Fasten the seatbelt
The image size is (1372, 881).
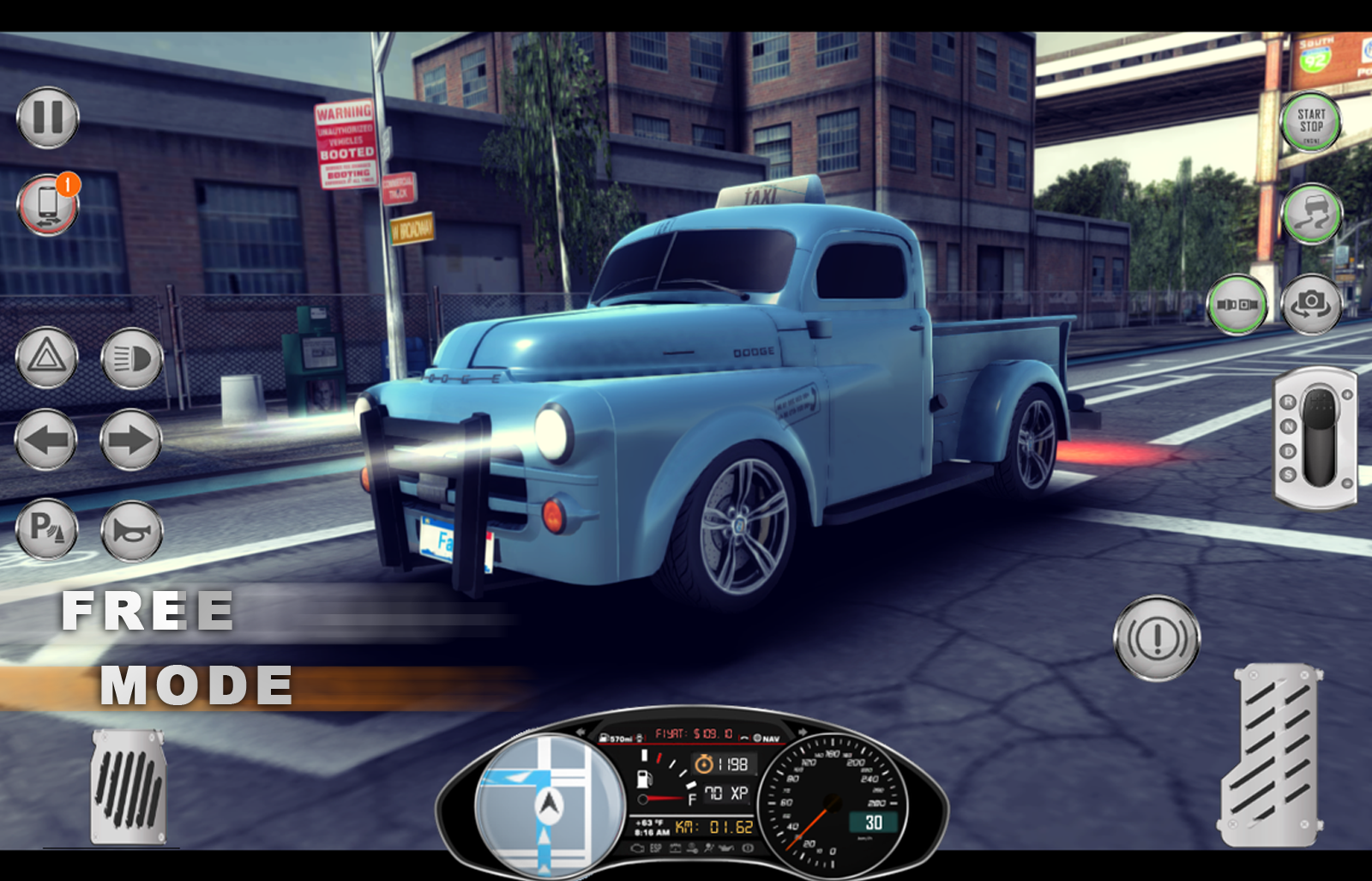click(x=1235, y=302)
